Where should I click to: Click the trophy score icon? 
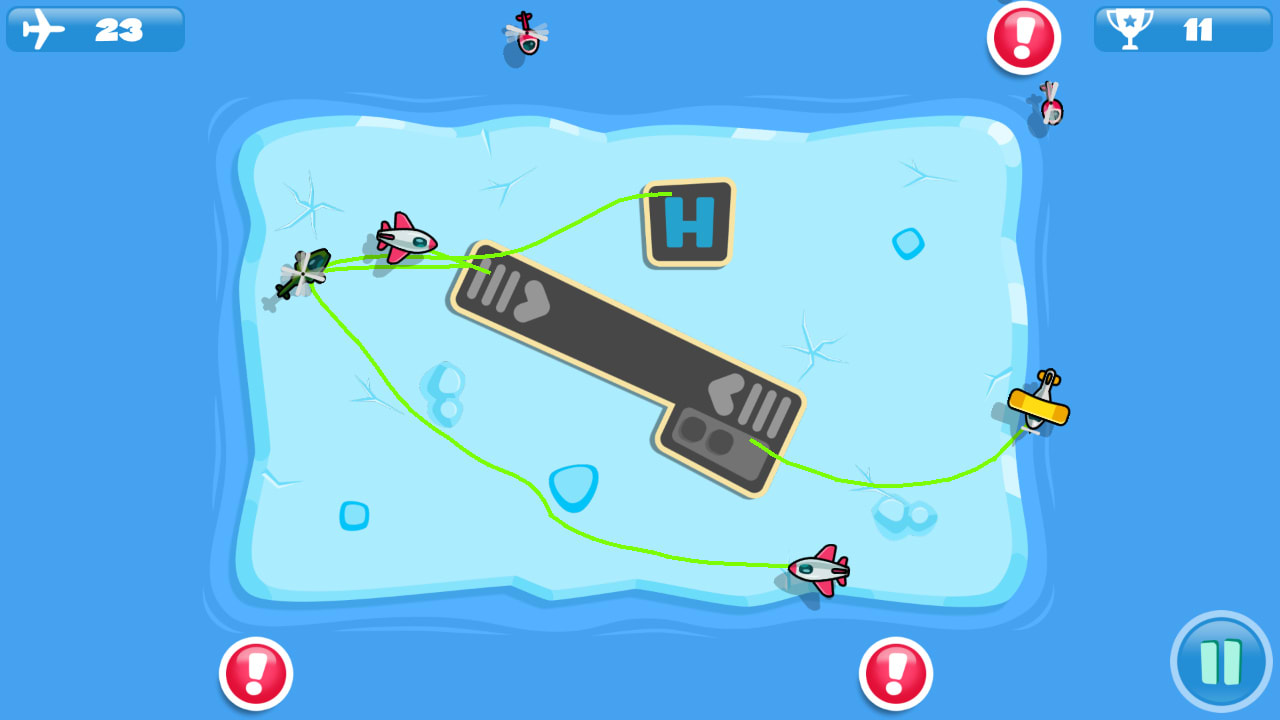coord(1129,31)
